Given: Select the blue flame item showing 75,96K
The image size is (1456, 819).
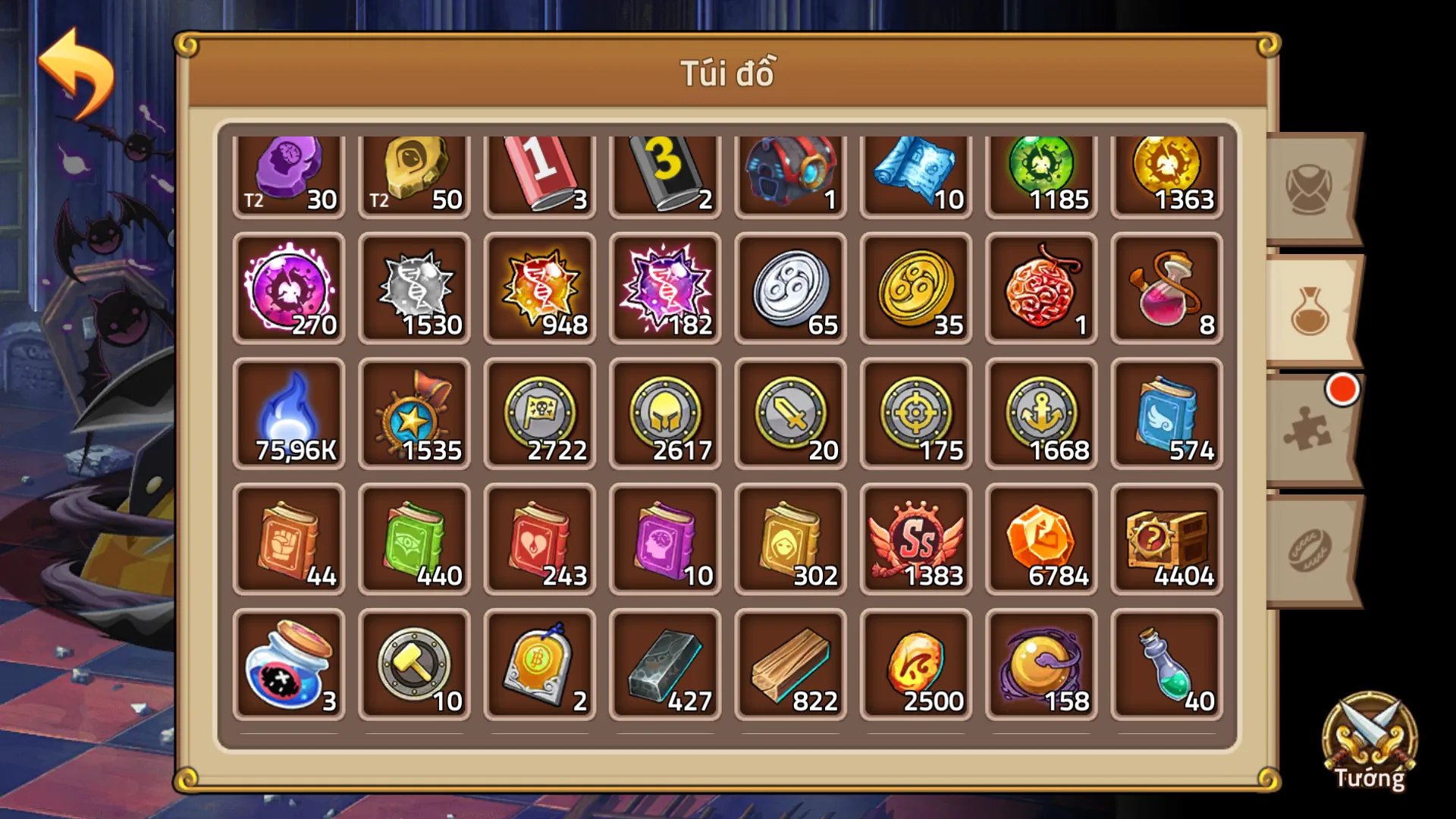Looking at the screenshot, I should click(x=289, y=413).
